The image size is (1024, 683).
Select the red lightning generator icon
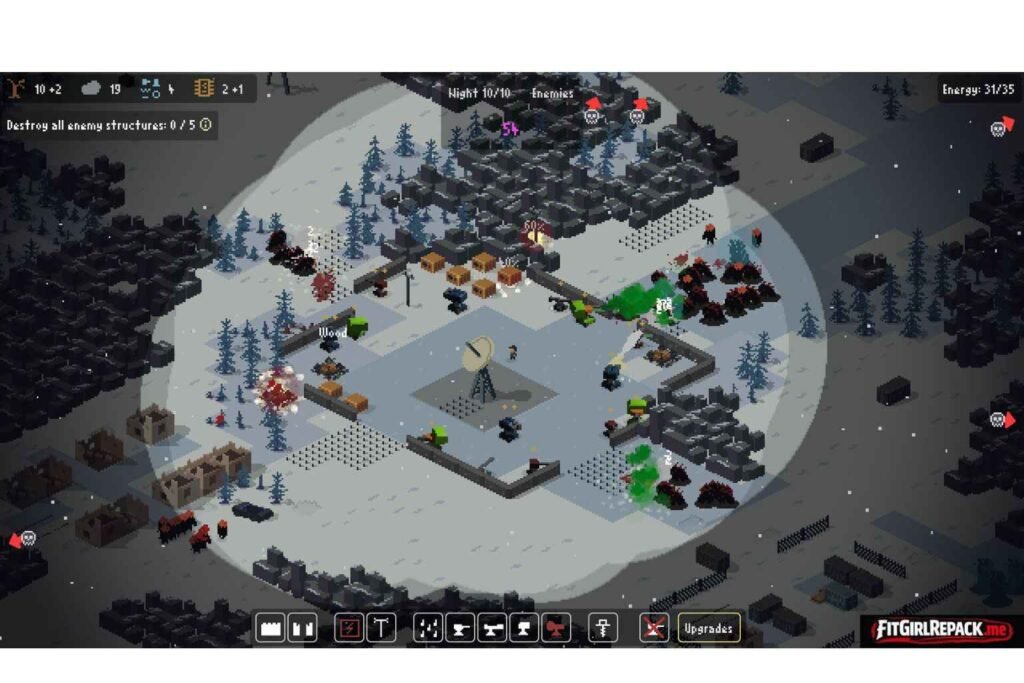coord(348,628)
